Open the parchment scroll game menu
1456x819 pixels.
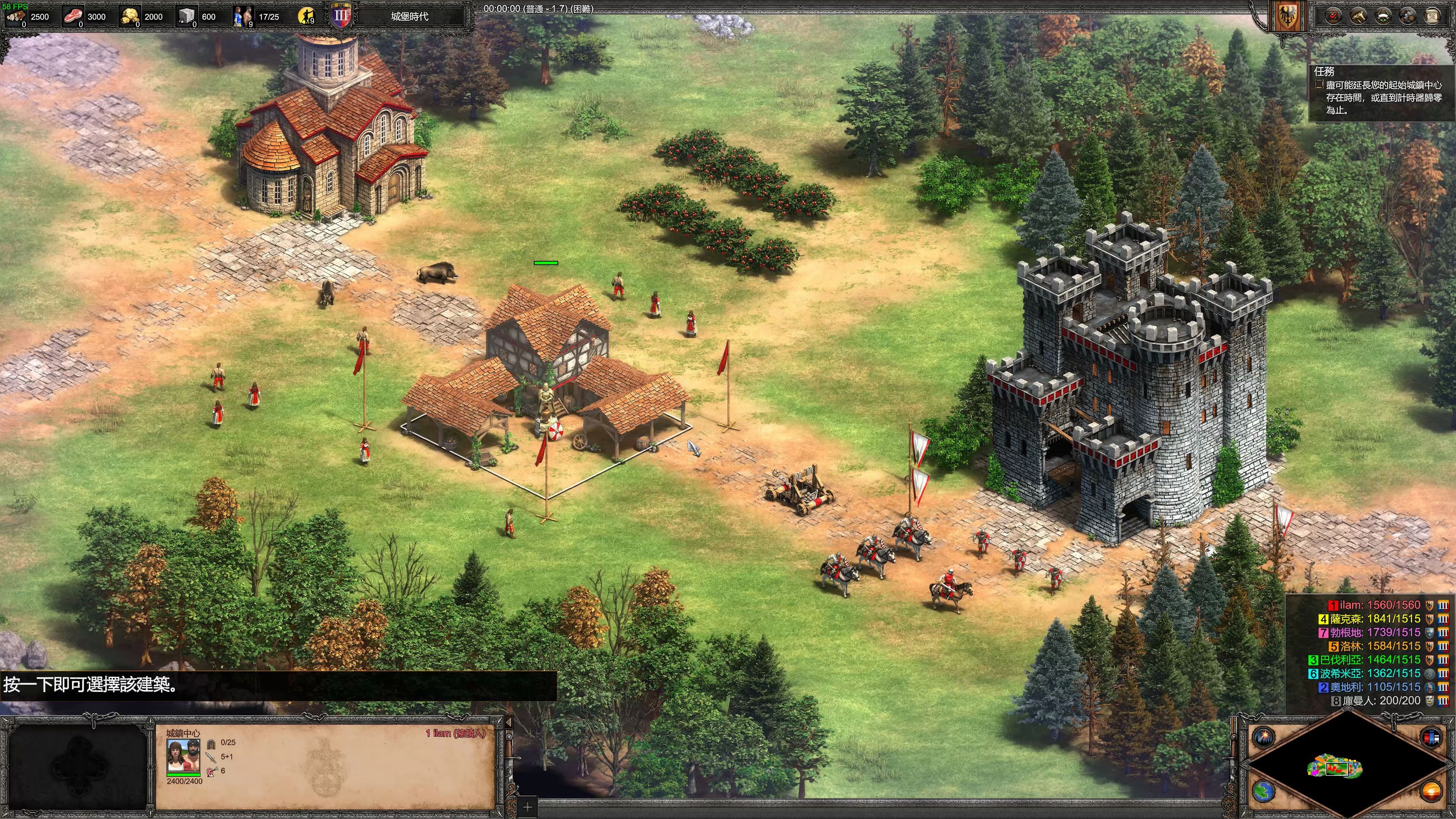point(1432,16)
